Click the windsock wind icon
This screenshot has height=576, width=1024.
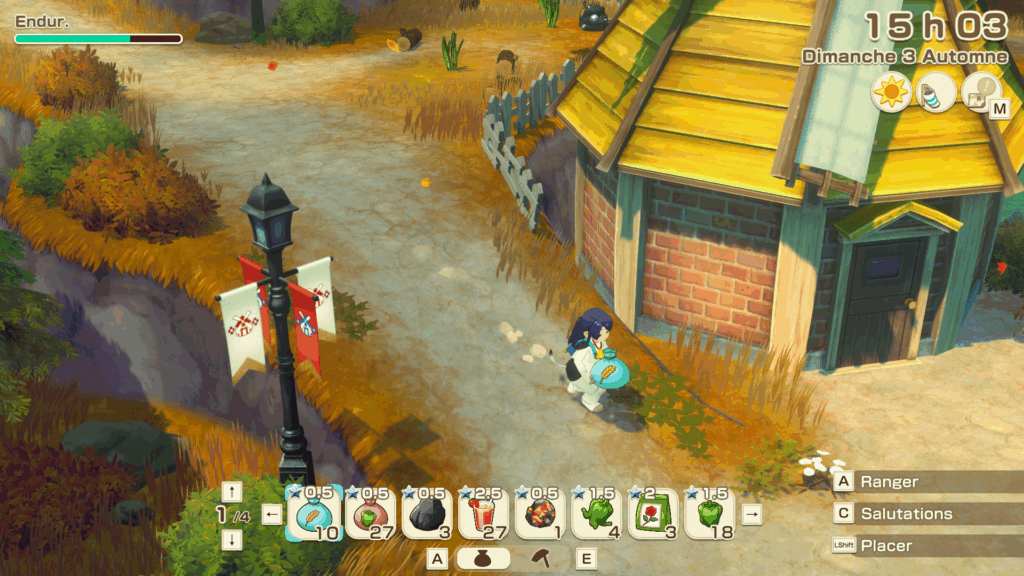[x=934, y=93]
